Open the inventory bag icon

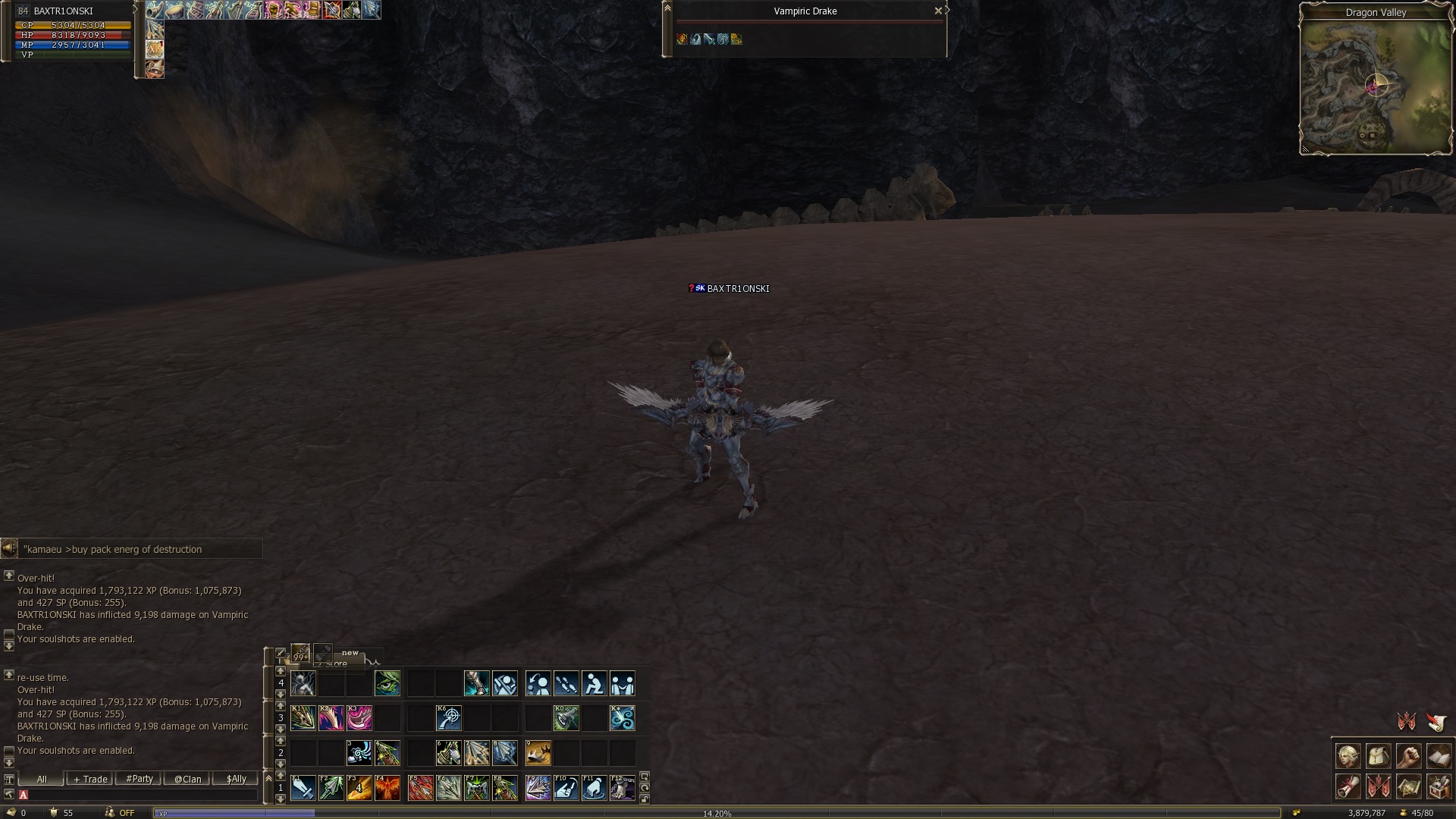1378,756
